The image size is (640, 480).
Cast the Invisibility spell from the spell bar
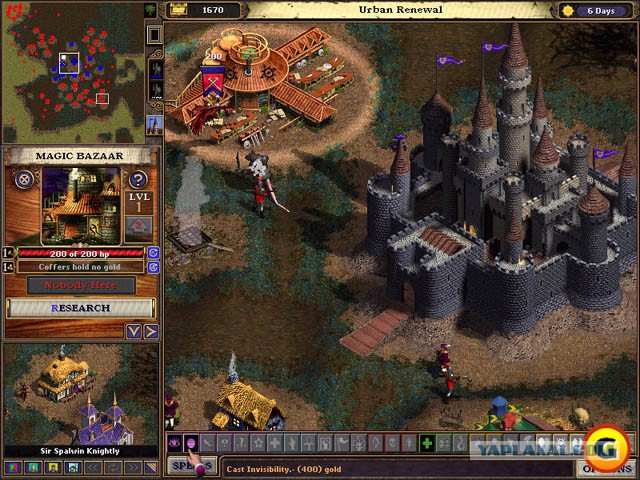190,443
